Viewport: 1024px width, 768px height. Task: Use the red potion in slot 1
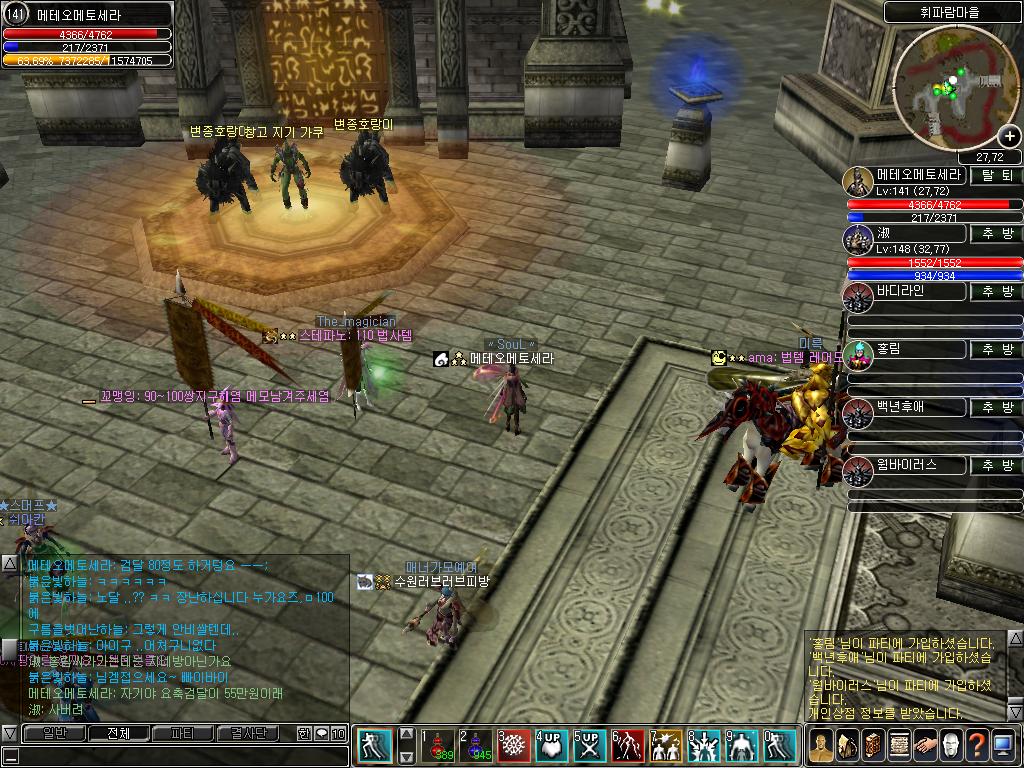438,746
